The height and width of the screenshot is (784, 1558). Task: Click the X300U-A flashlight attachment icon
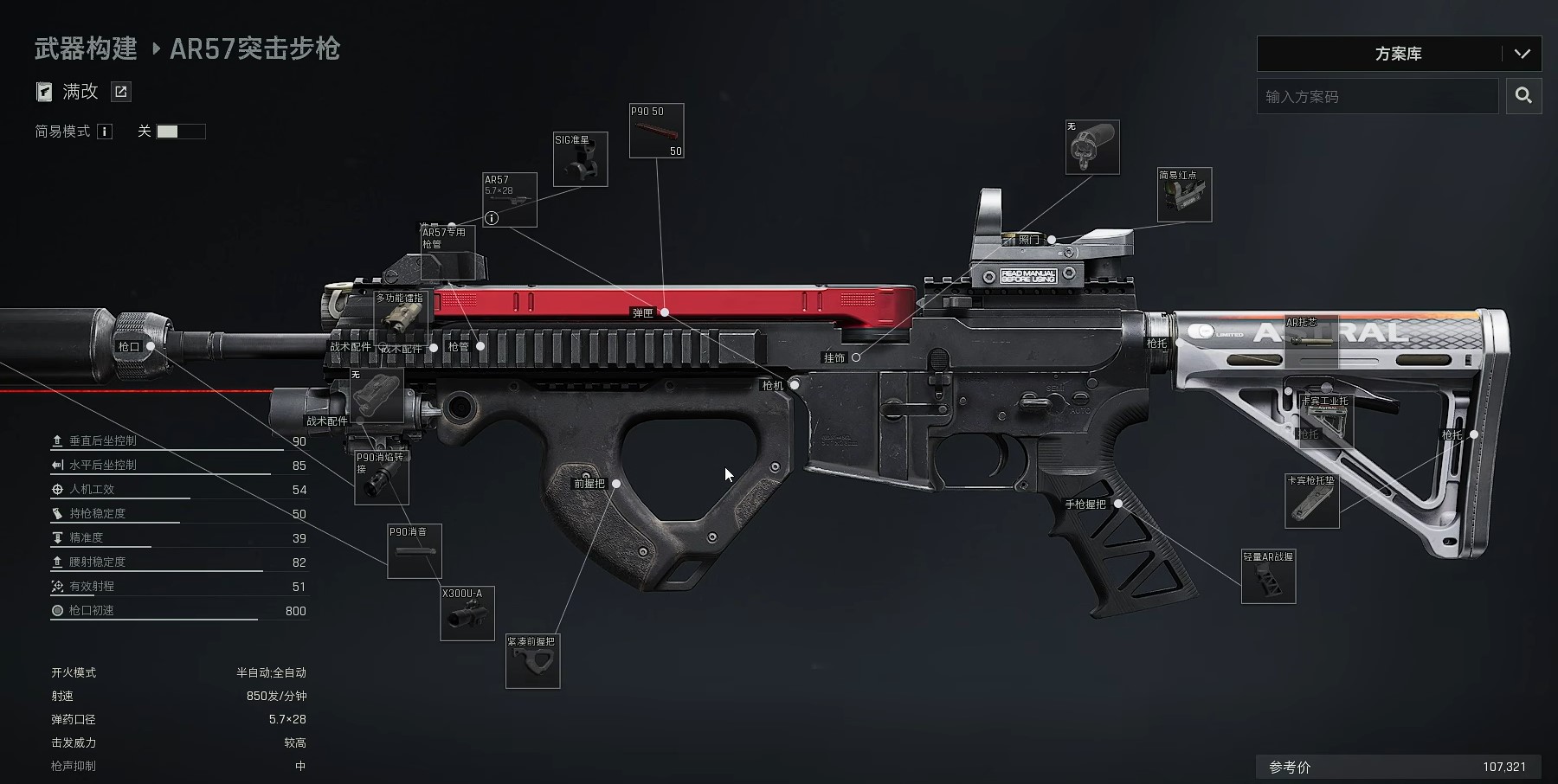click(466, 614)
